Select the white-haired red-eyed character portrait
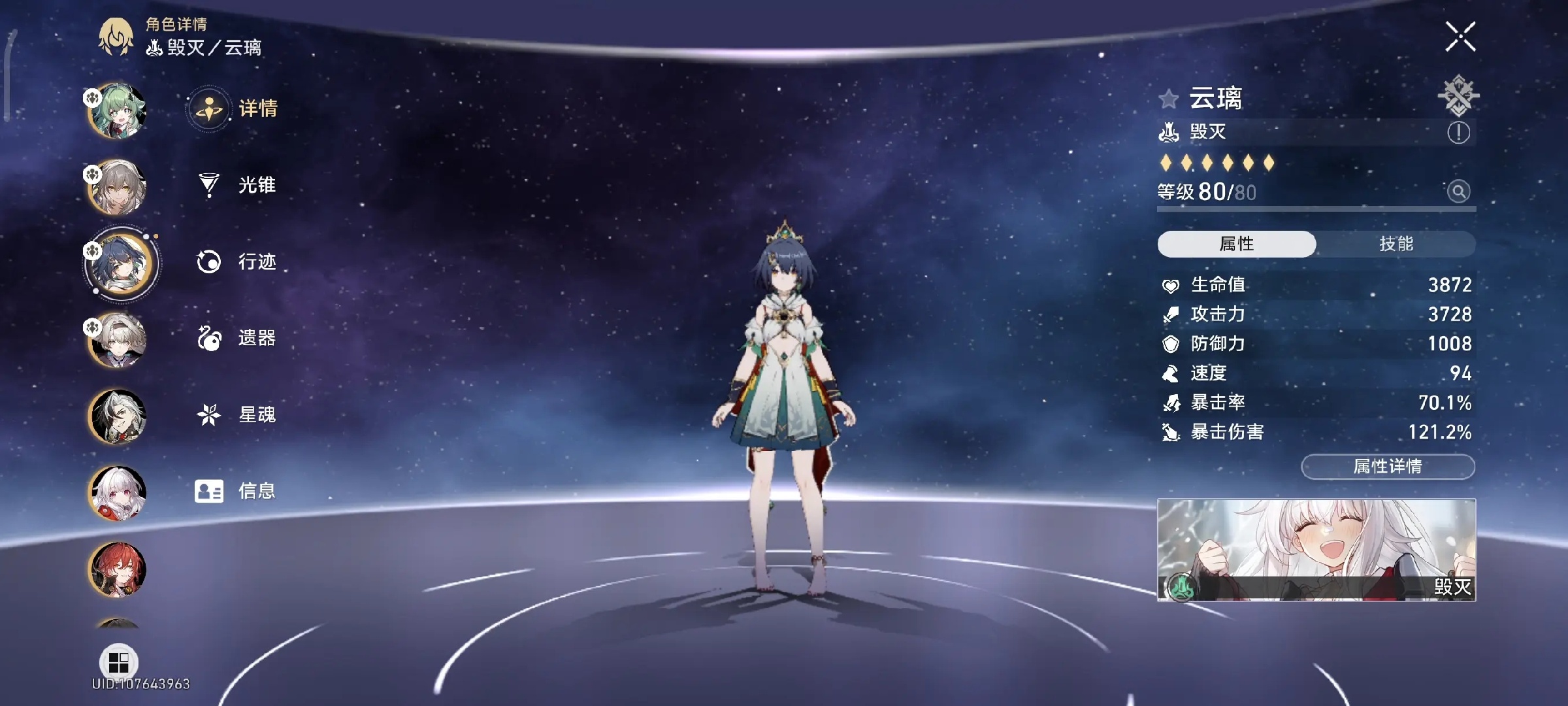The height and width of the screenshot is (706, 1568). point(118,493)
